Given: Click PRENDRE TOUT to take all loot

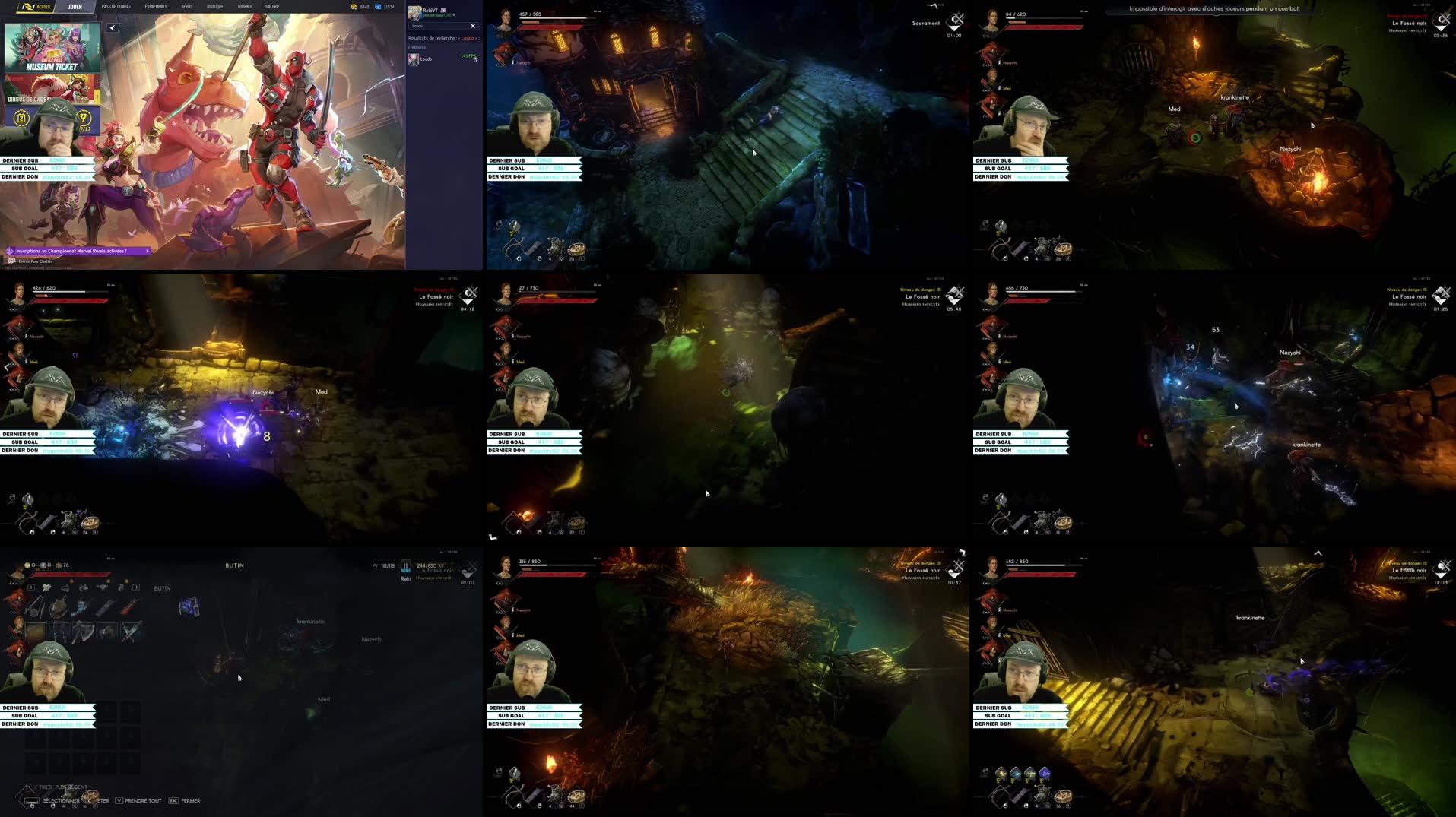Looking at the screenshot, I should pos(142,800).
